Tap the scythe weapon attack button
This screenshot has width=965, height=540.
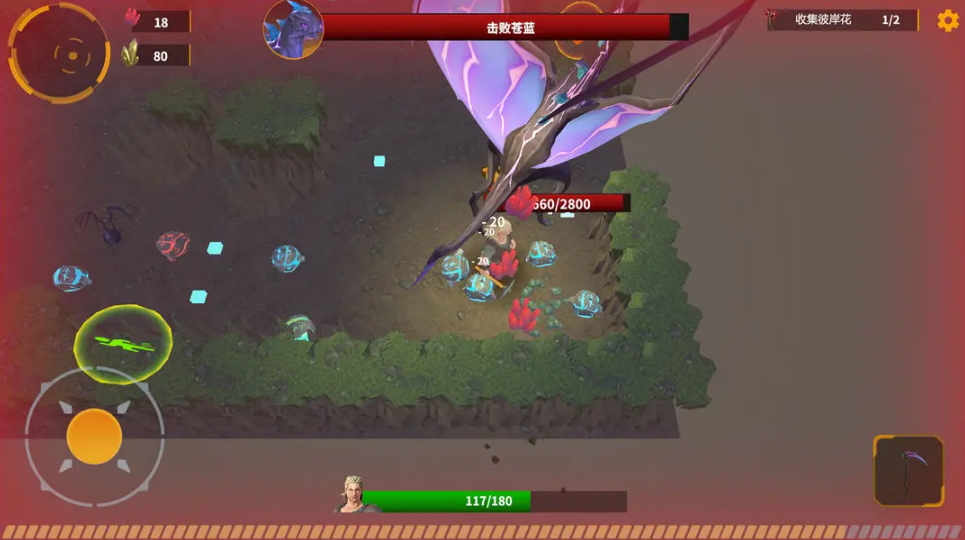click(x=908, y=470)
